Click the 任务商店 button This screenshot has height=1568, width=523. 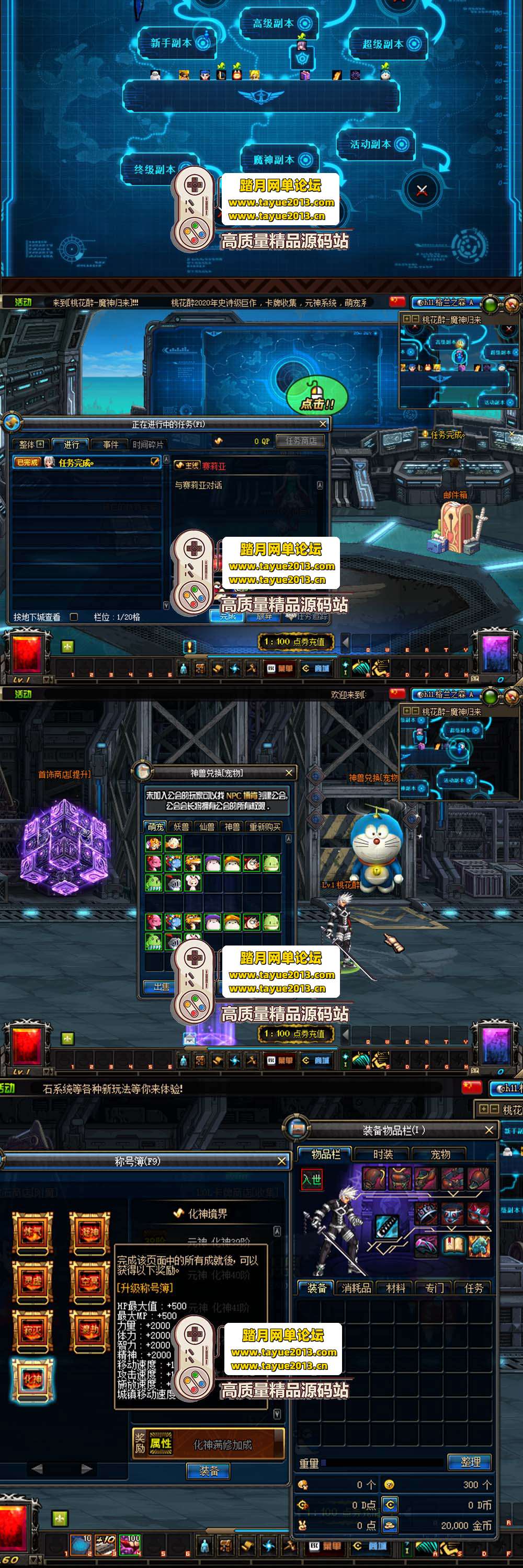point(301,441)
